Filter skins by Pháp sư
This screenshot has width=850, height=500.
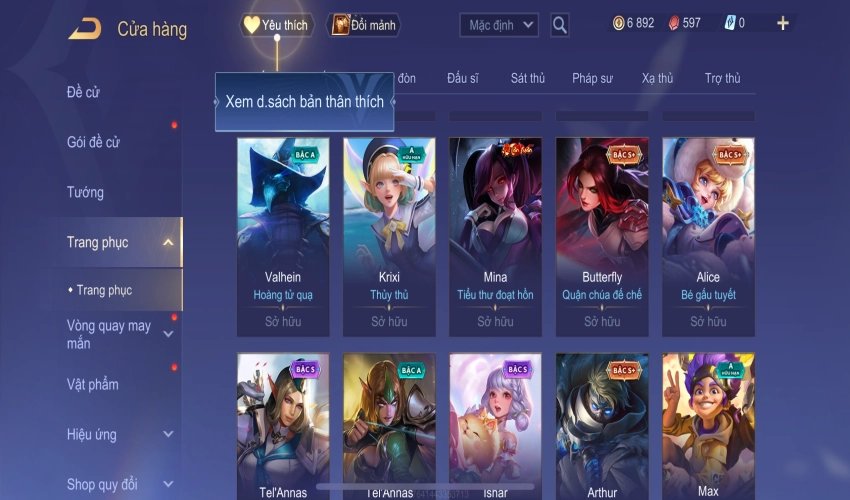pos(591,78)
